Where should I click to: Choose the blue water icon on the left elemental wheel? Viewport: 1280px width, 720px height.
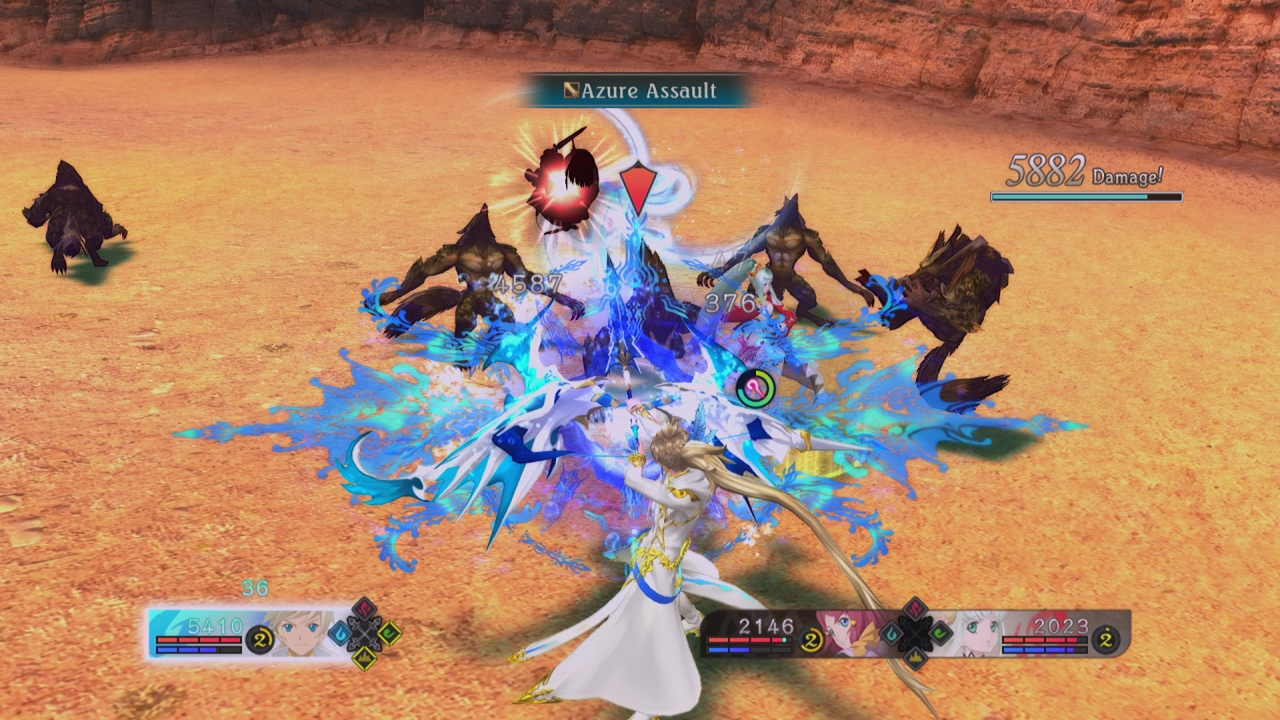[340, 633]
